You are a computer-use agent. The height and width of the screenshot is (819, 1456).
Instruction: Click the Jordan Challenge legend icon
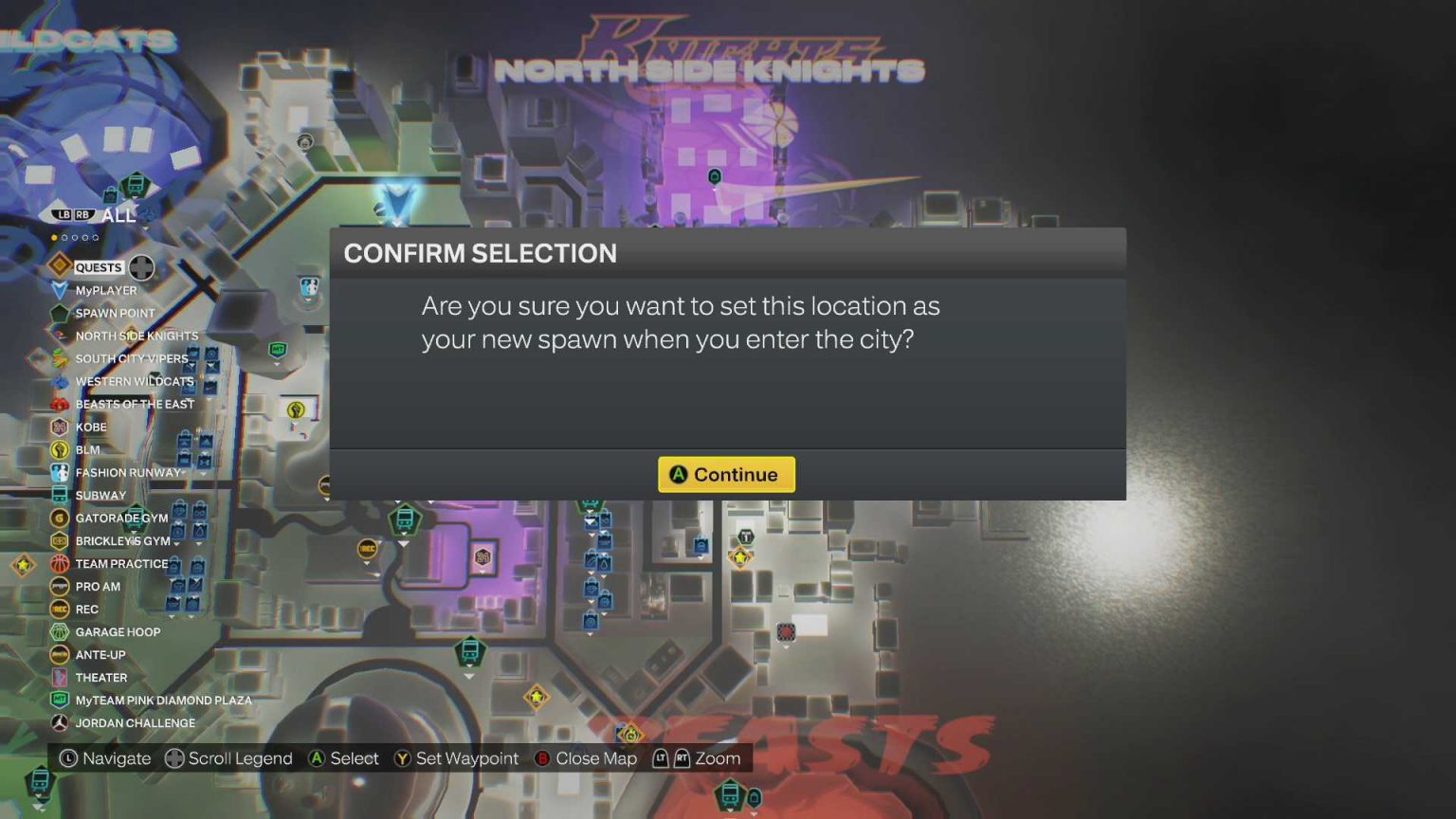point(61,723)
